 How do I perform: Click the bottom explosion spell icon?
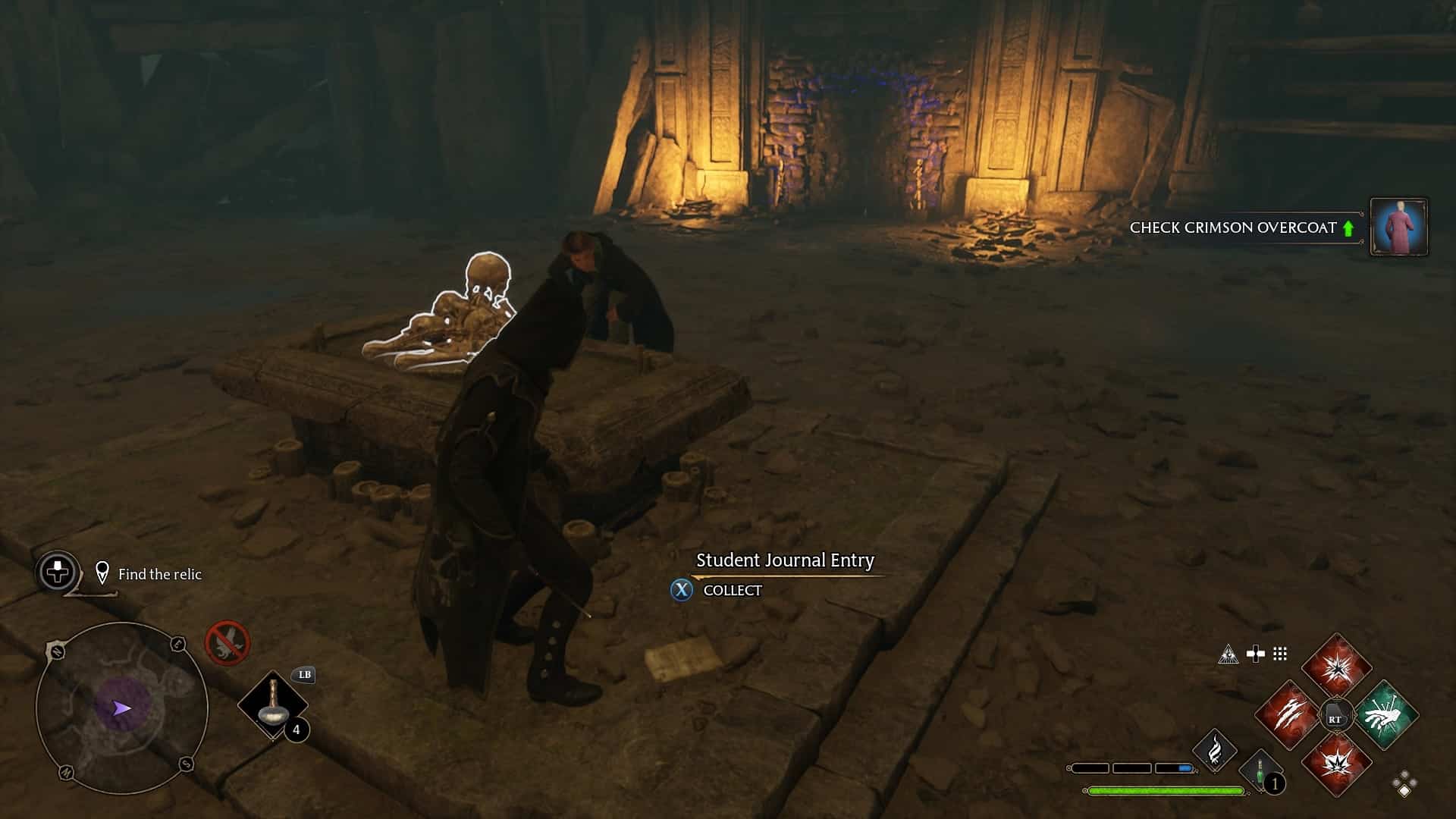point(1338,764)
